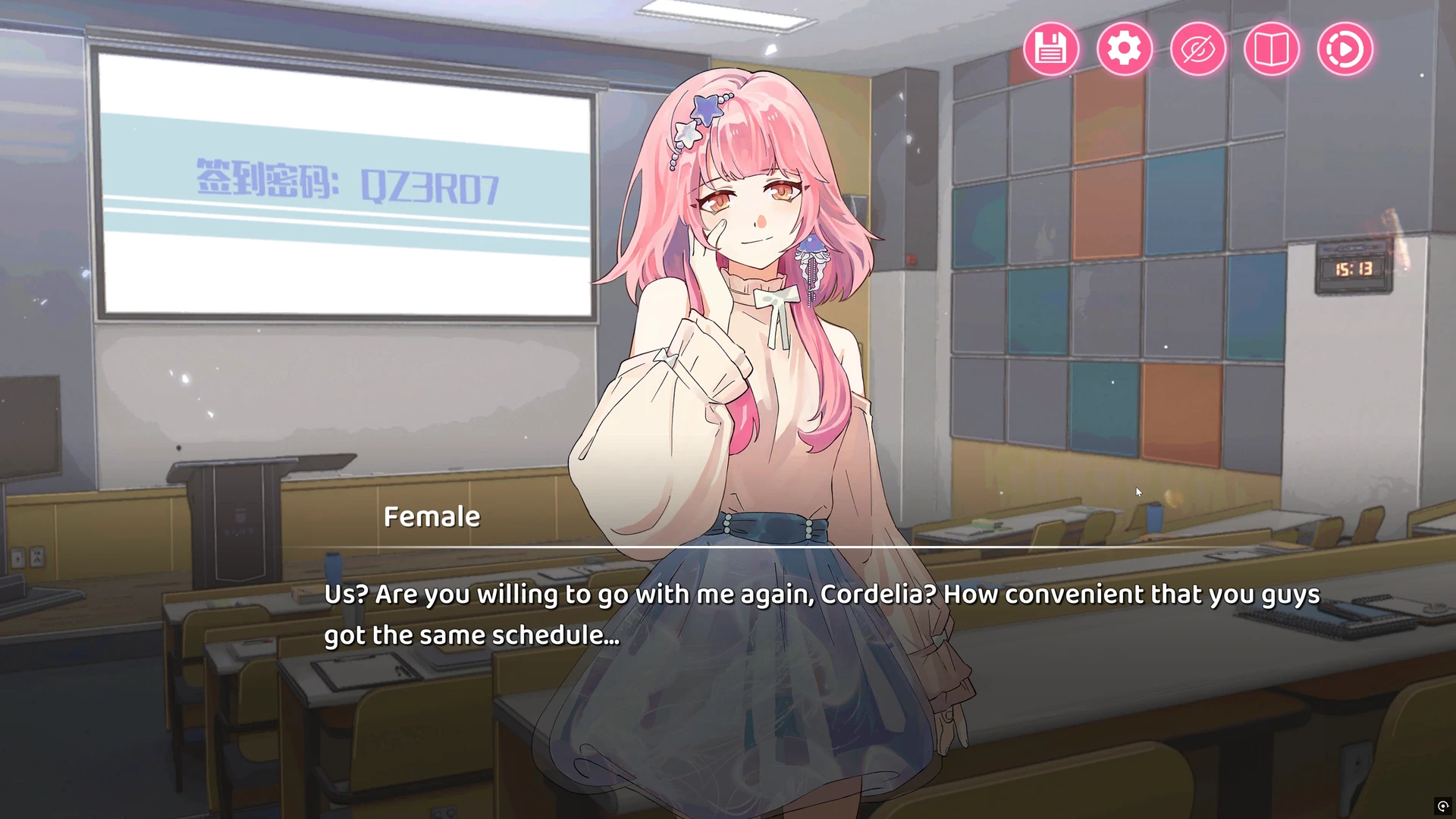Toggle auto-play with the play icon
Screen dimensions: 1456x819
click(1345, 49)
